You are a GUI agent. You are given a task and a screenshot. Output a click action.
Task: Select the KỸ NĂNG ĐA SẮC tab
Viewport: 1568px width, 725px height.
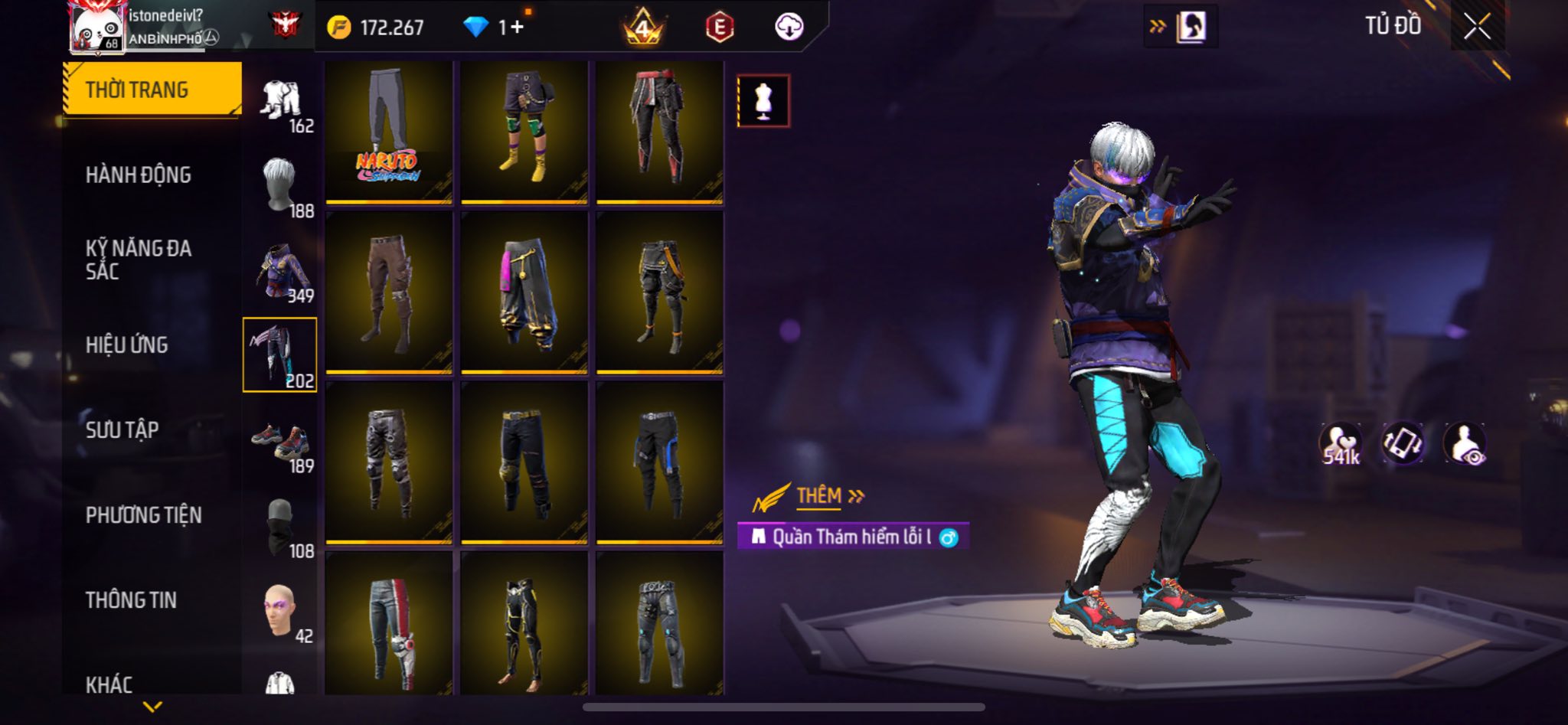[x=138, y=260]
